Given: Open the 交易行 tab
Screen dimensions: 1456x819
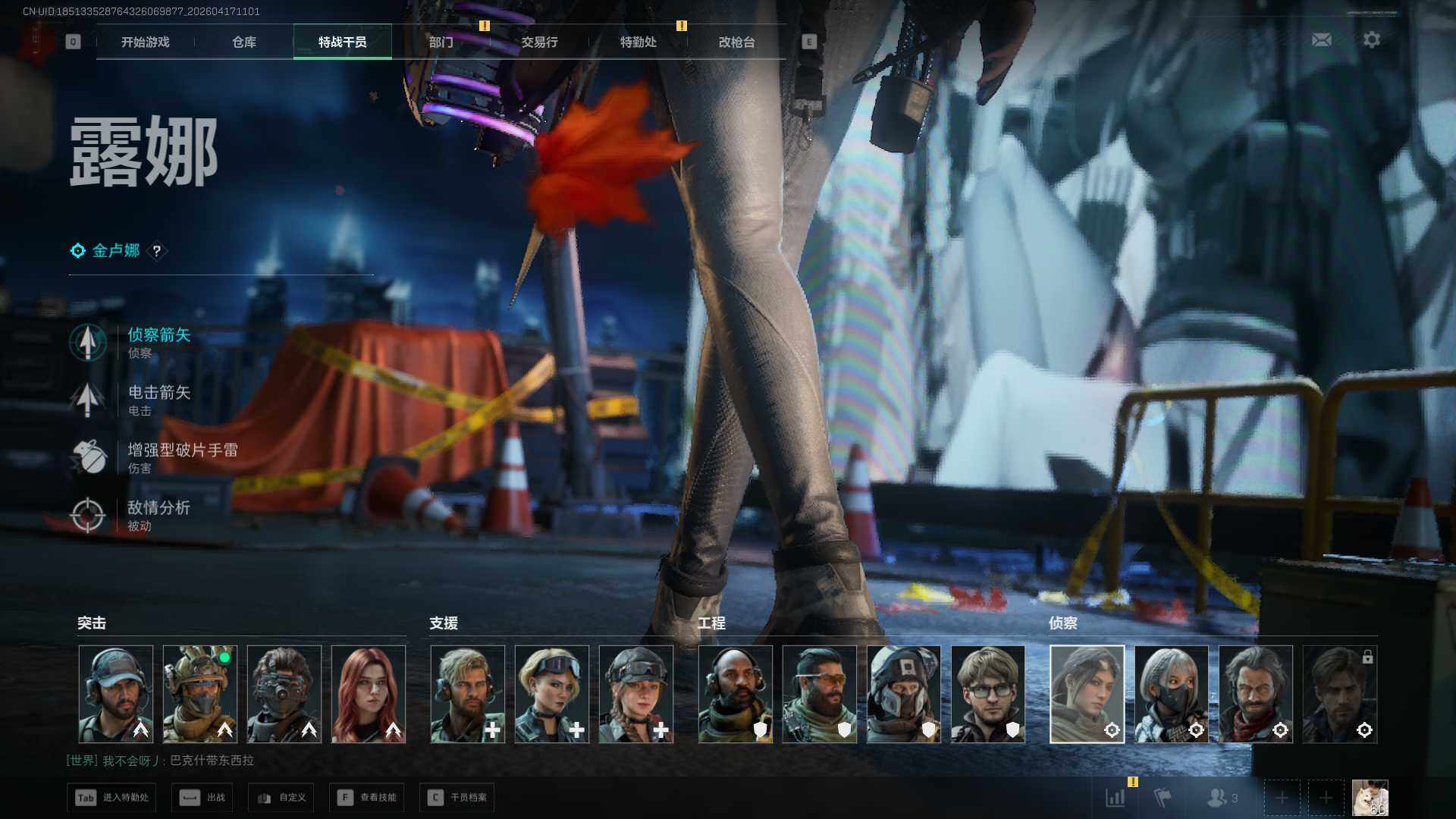Looking at the screenshot, I should 539,42.
